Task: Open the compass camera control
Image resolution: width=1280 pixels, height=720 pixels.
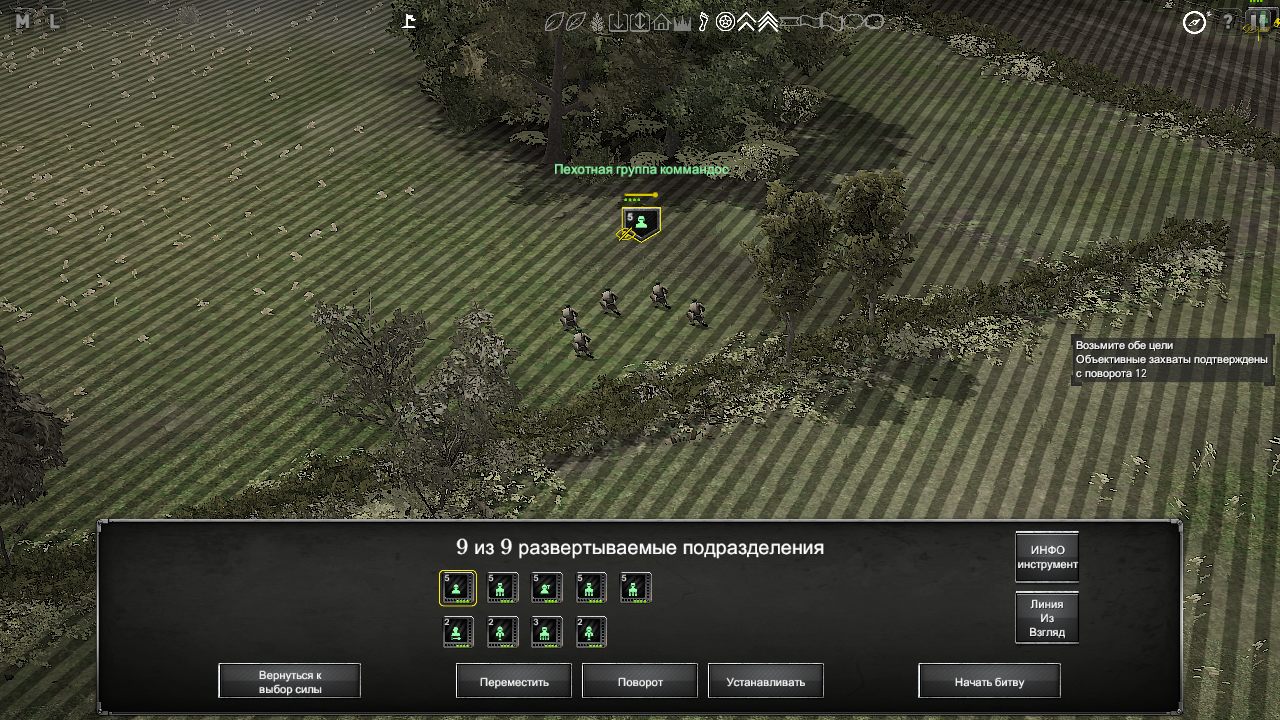Action: (x=1194, y=22)
